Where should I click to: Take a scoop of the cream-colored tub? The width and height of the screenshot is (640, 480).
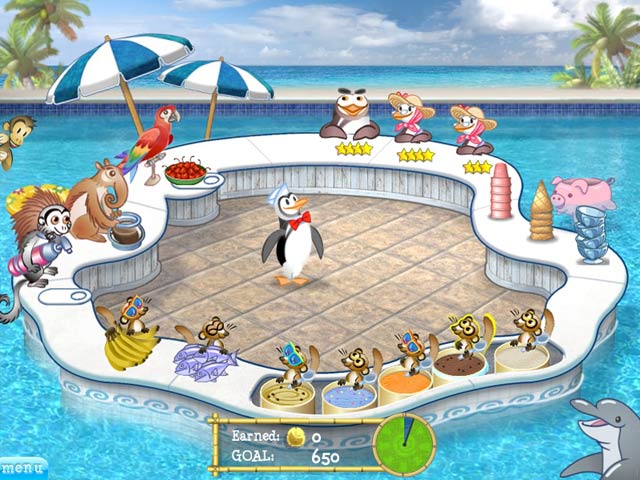521,357
